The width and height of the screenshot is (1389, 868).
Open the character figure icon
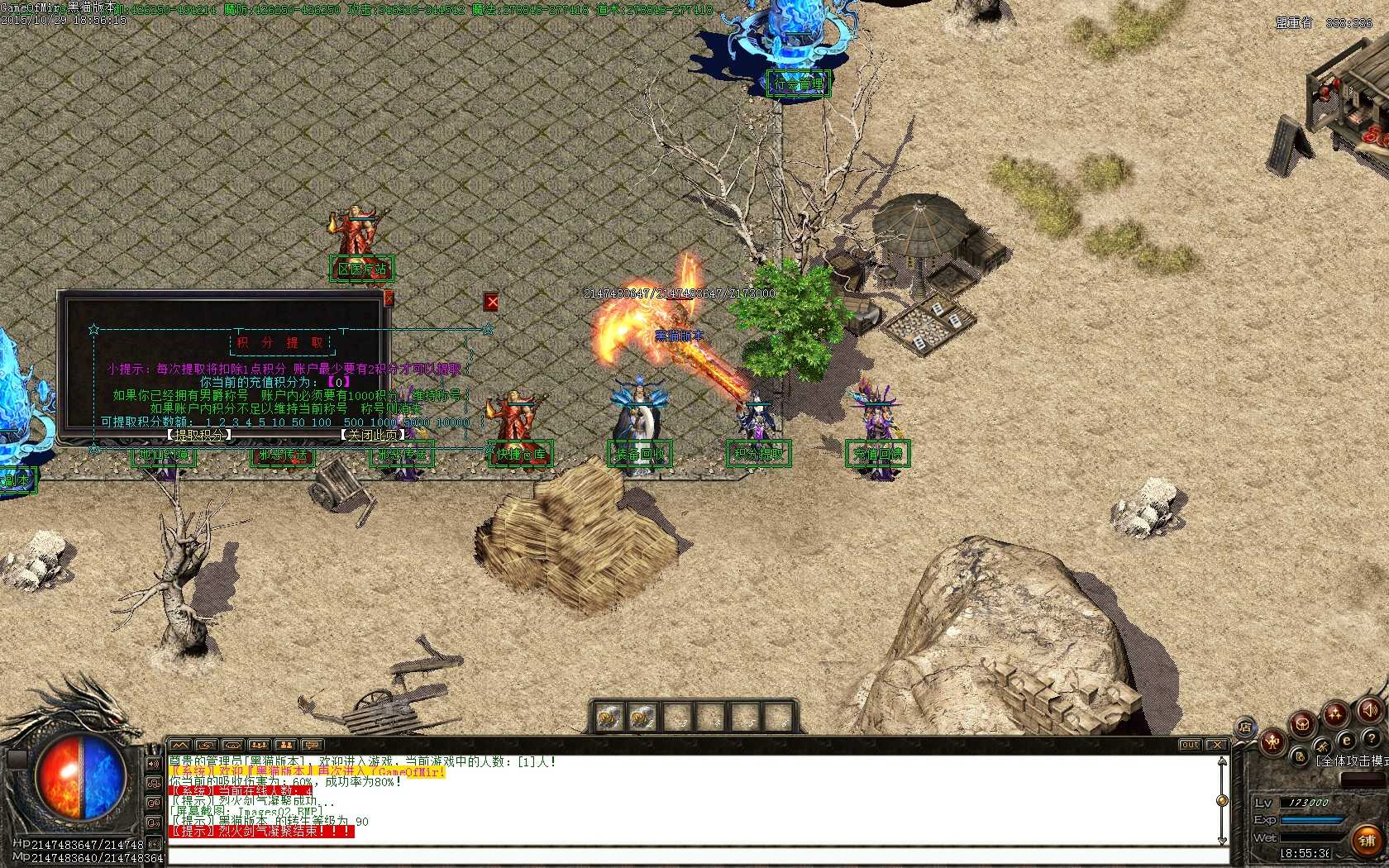point(1273,741)
